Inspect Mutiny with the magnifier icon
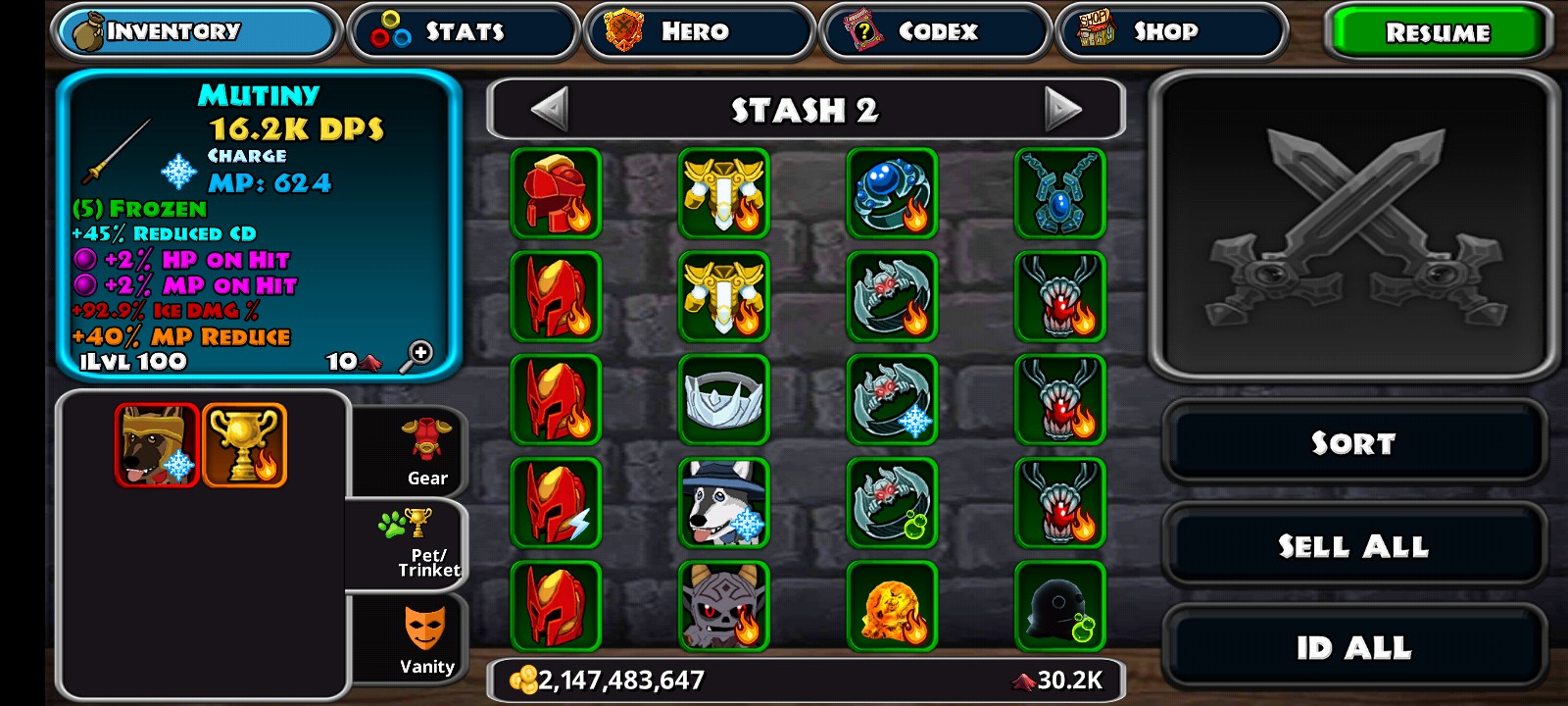Image resolution: width=1568 pixels, height=706 pixels. [x=416, y=356]
